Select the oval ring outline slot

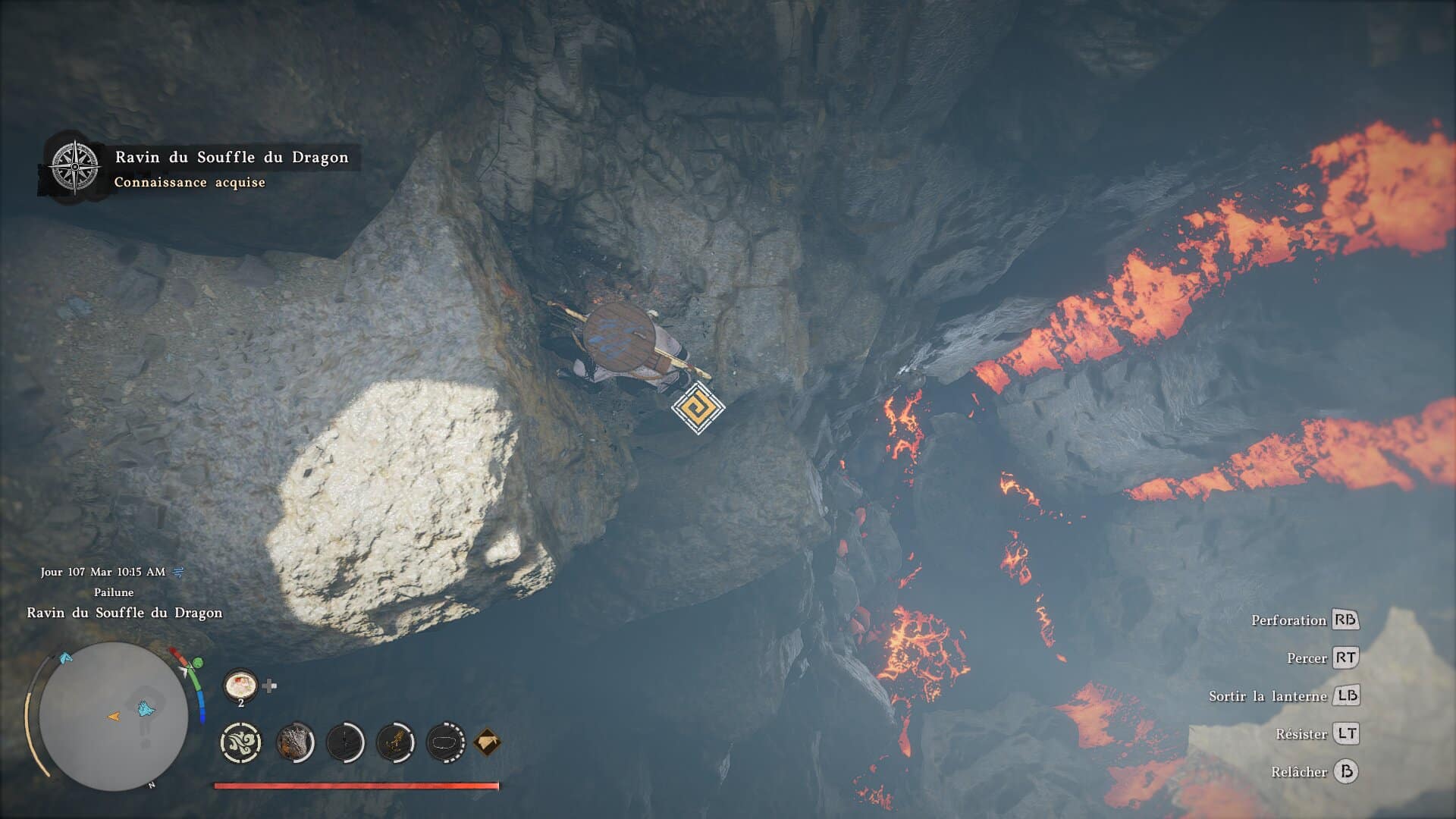coord(445,742)
